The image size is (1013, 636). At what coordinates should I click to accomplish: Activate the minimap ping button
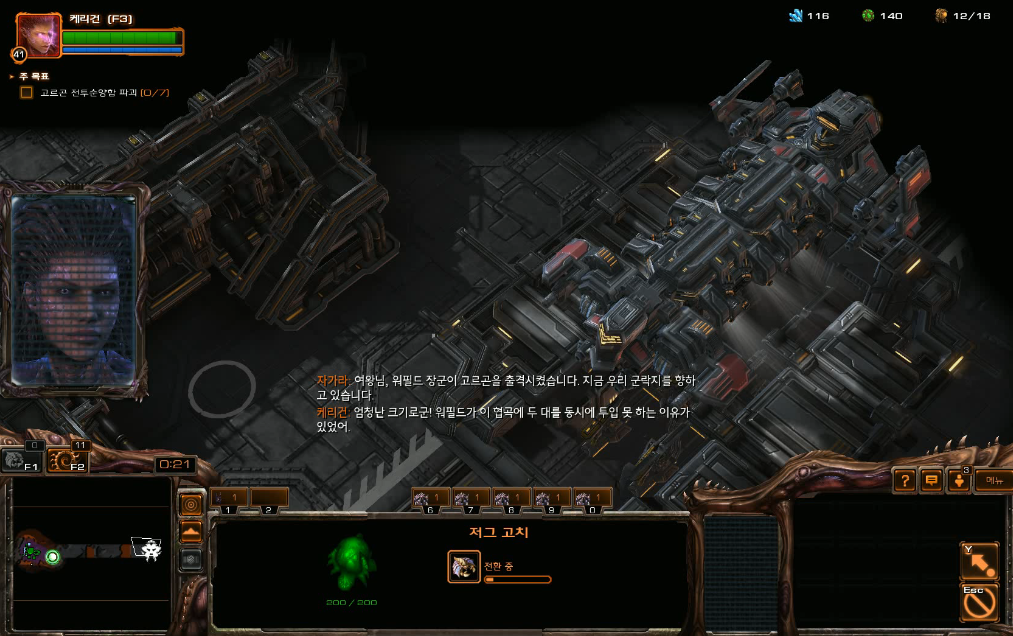(x=191, y=505)
